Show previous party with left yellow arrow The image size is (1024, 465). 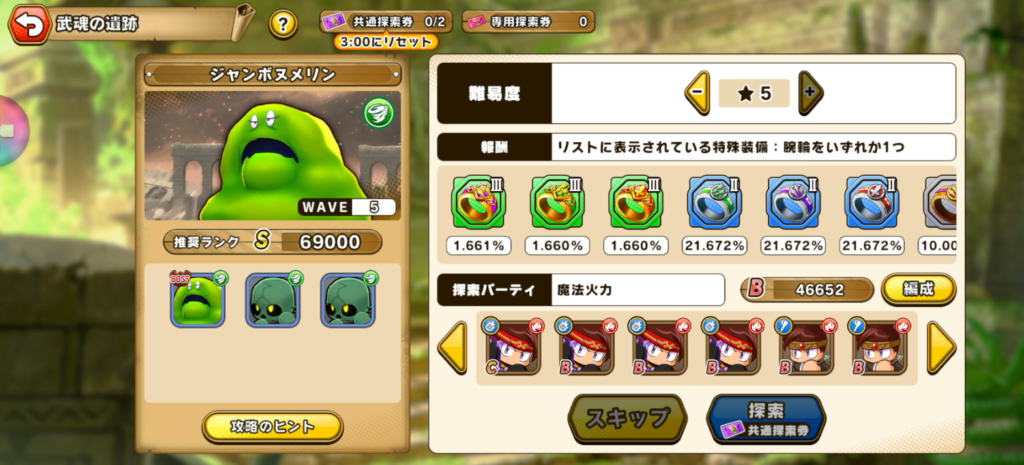pyautogui.click(x=452, y=348)
